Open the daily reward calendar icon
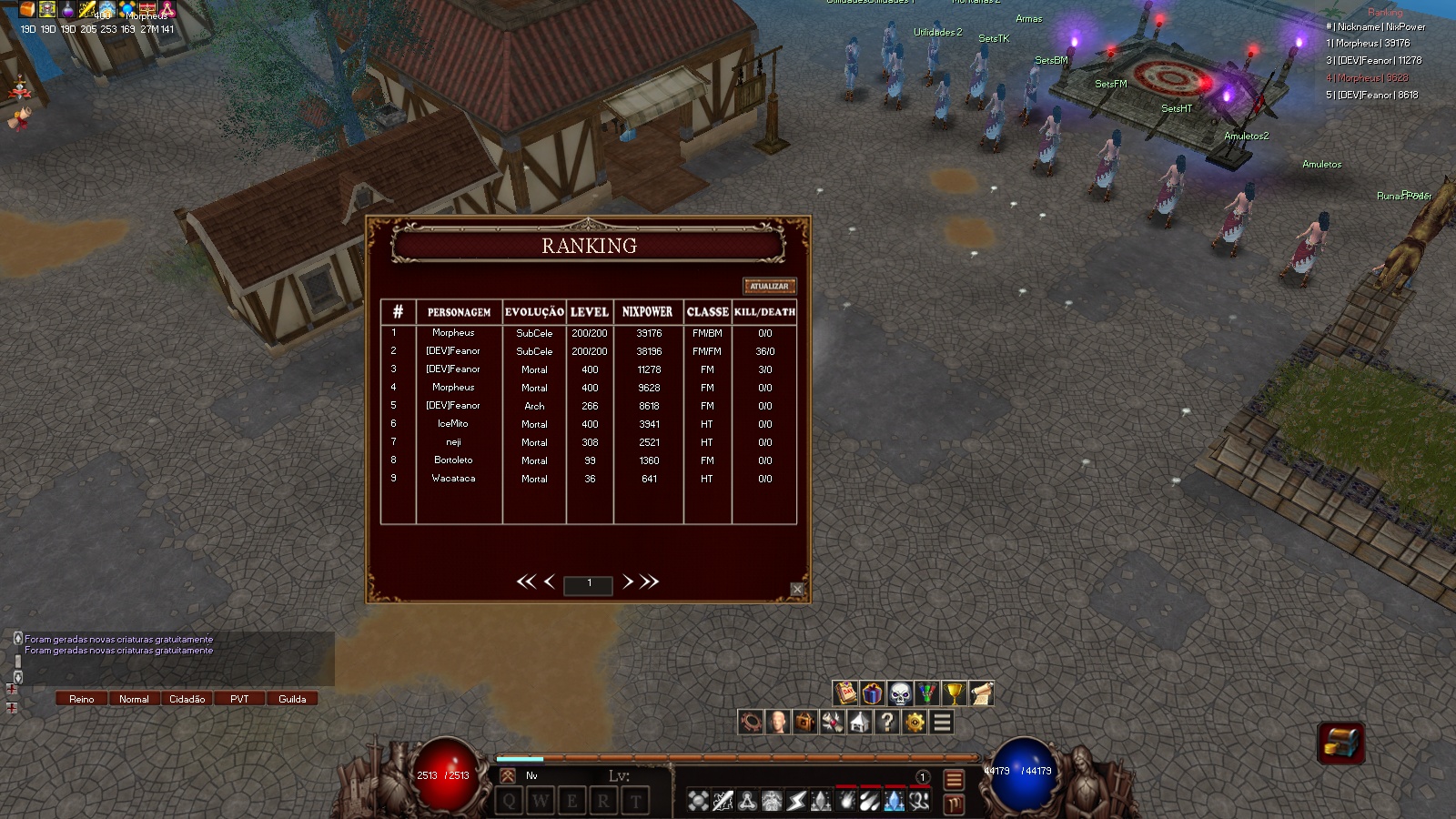Viewport: 1456px width, 819px height. coord(844,693)
